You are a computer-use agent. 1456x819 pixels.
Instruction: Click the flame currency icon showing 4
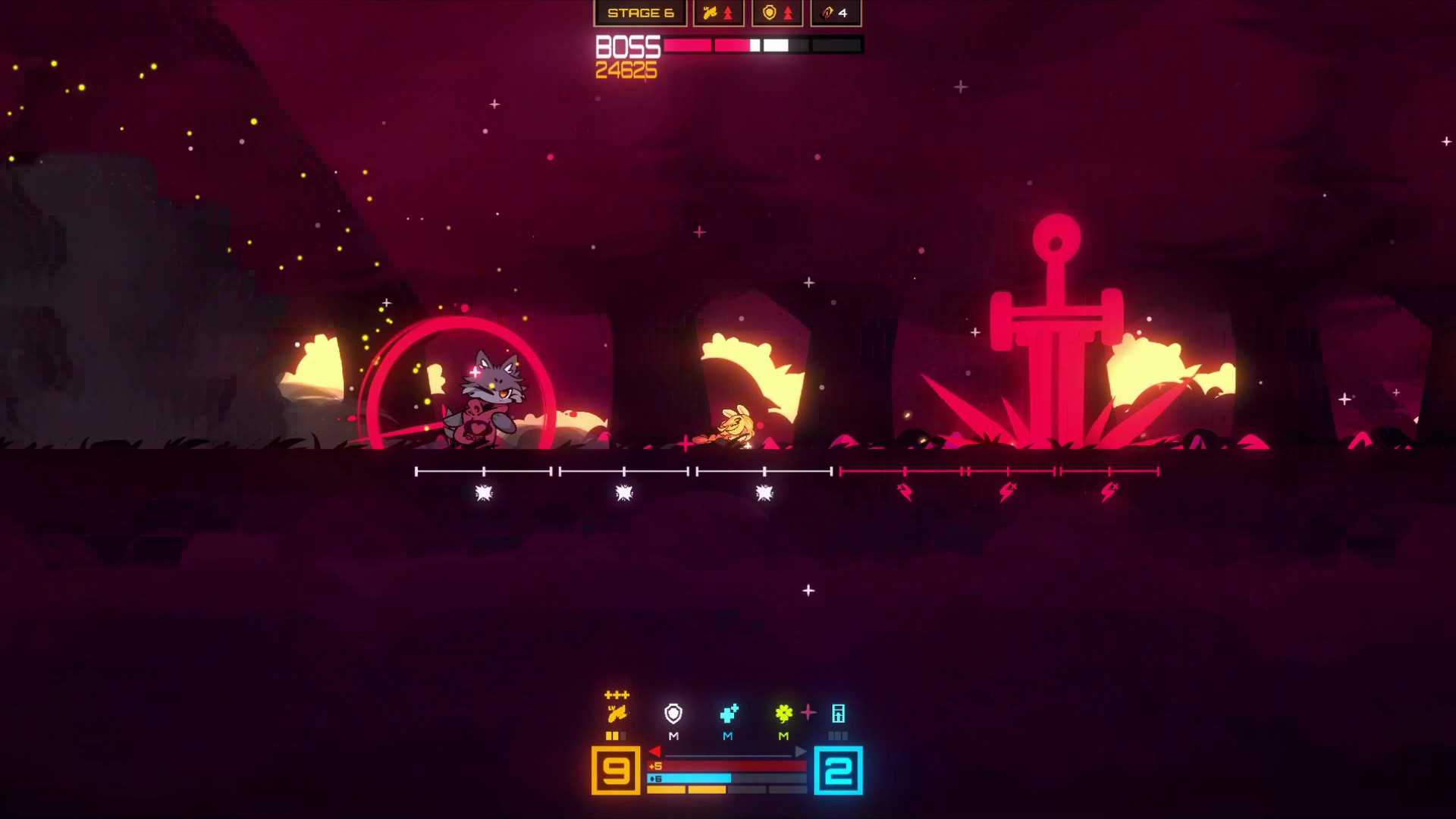834,13
